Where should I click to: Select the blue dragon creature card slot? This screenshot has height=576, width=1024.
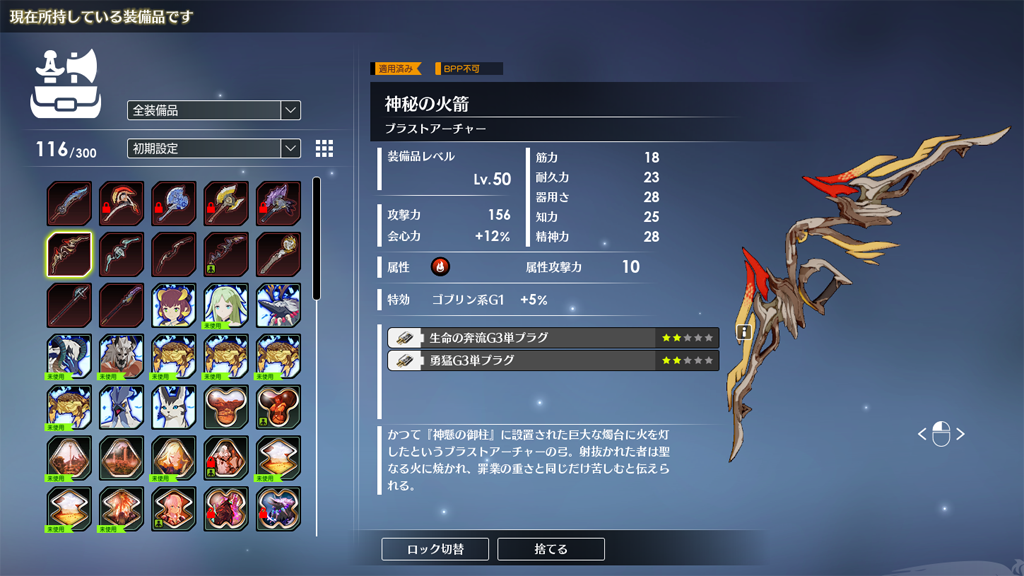click(x=69, y=357)
